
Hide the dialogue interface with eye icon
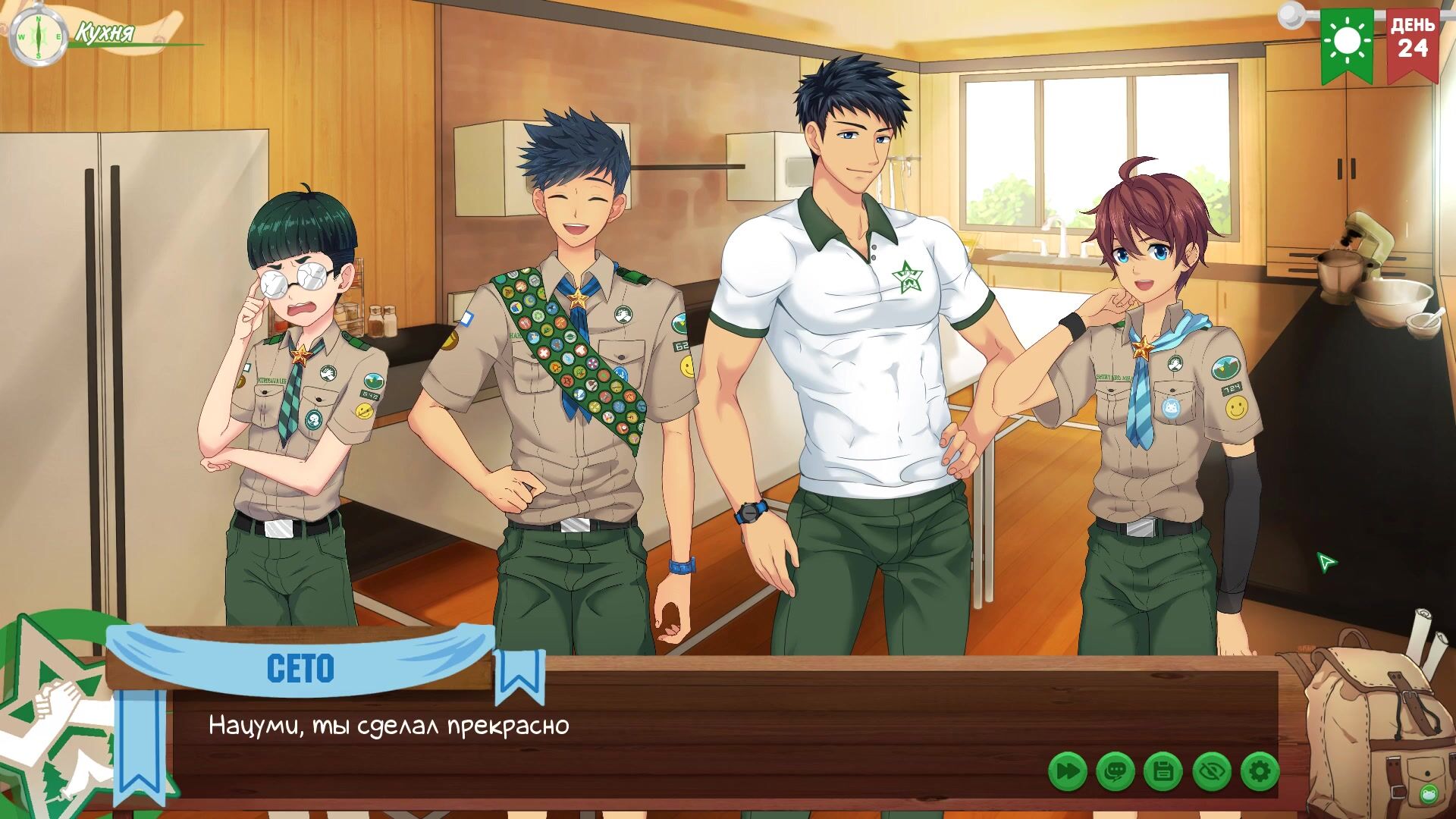[1211, 772]
